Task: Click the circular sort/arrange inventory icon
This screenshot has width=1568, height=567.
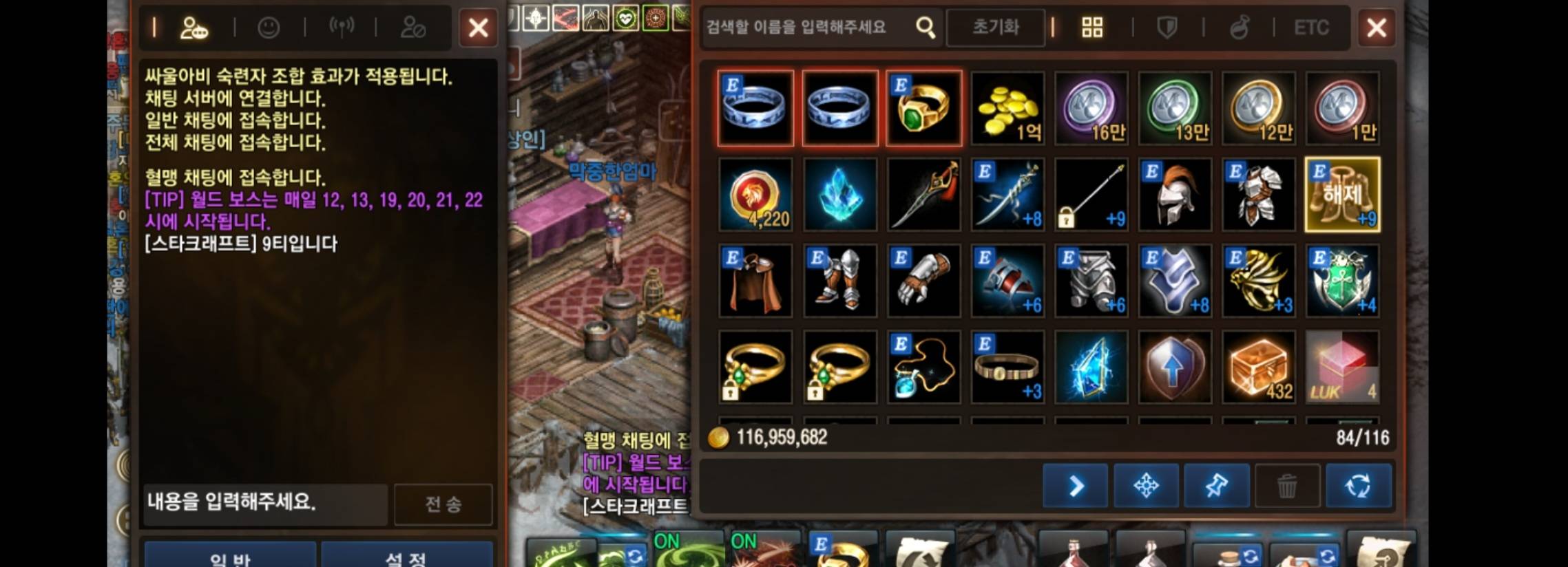Action: pos(1361,486)
